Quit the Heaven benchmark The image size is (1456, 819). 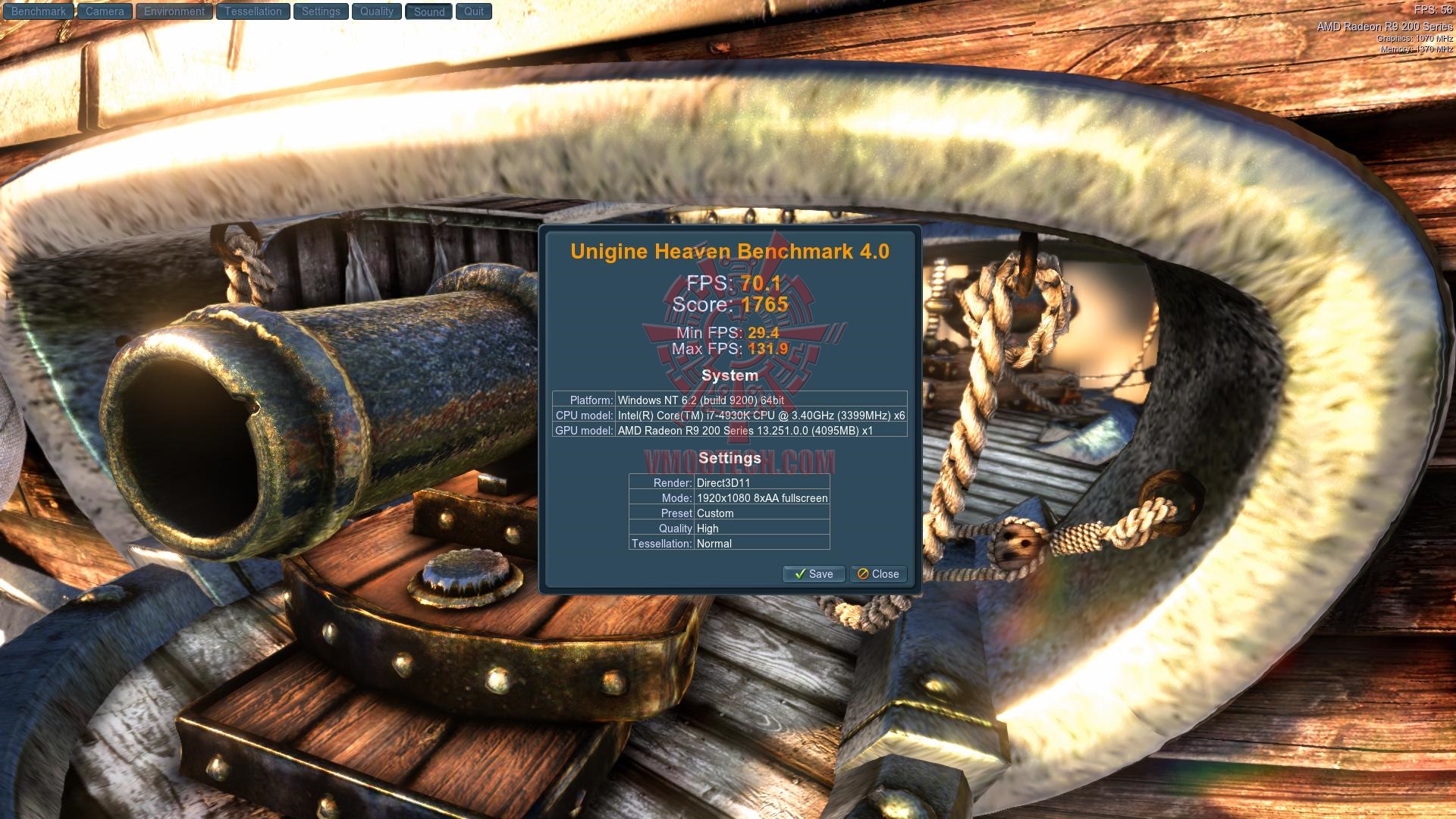474,11
